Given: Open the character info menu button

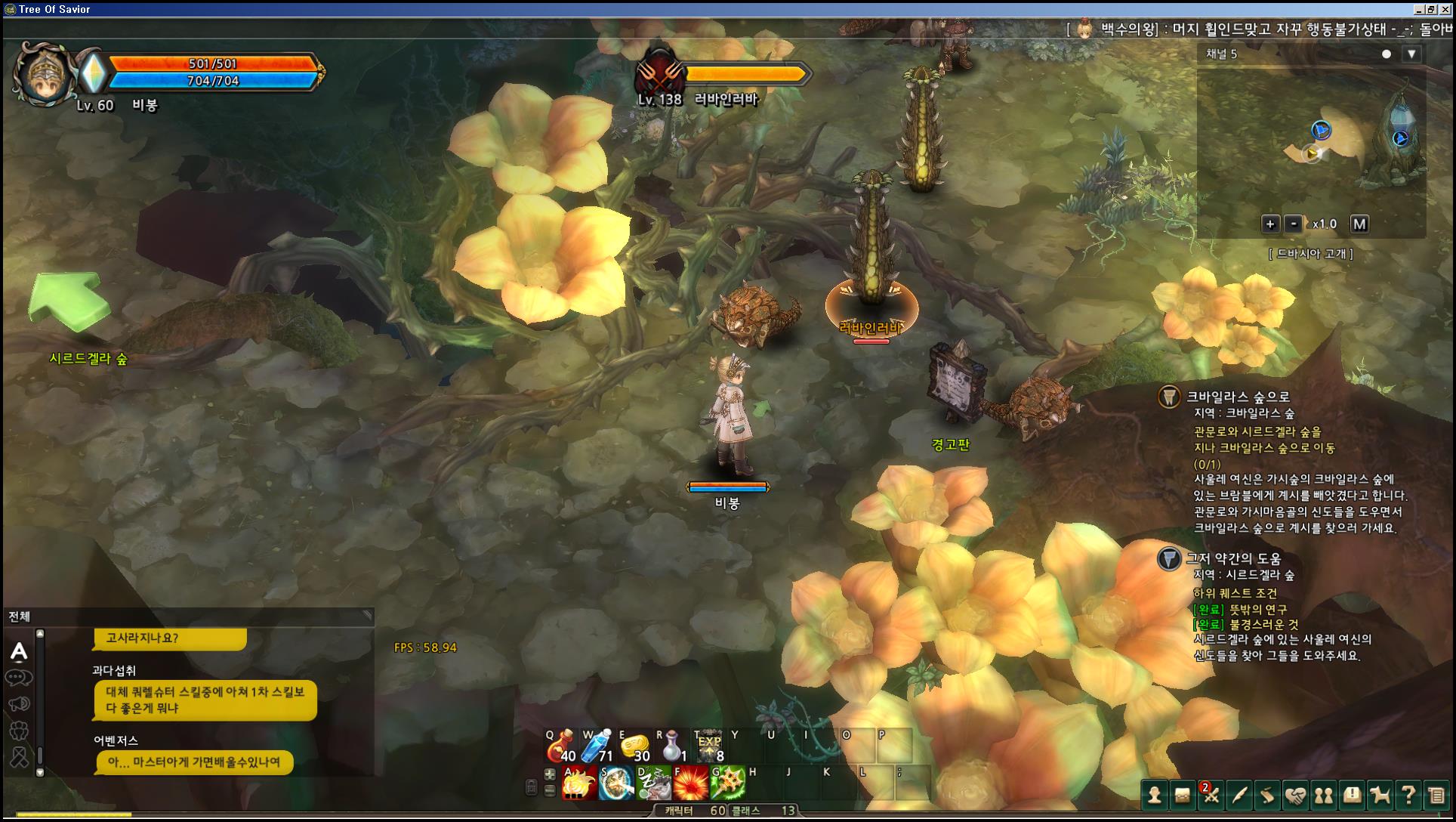Looking at the screenshot, I should point(1154,795).
